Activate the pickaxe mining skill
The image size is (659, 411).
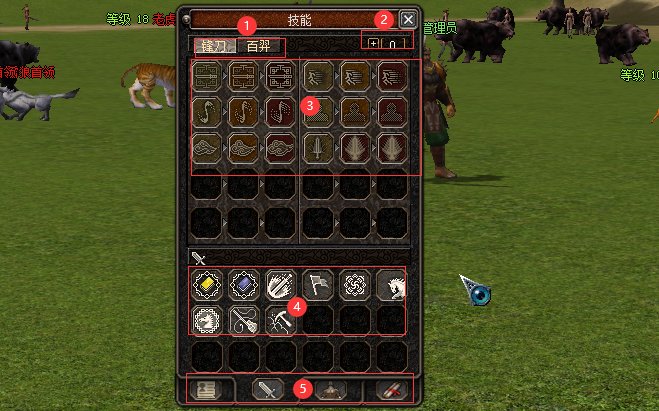tap(281, 320)
